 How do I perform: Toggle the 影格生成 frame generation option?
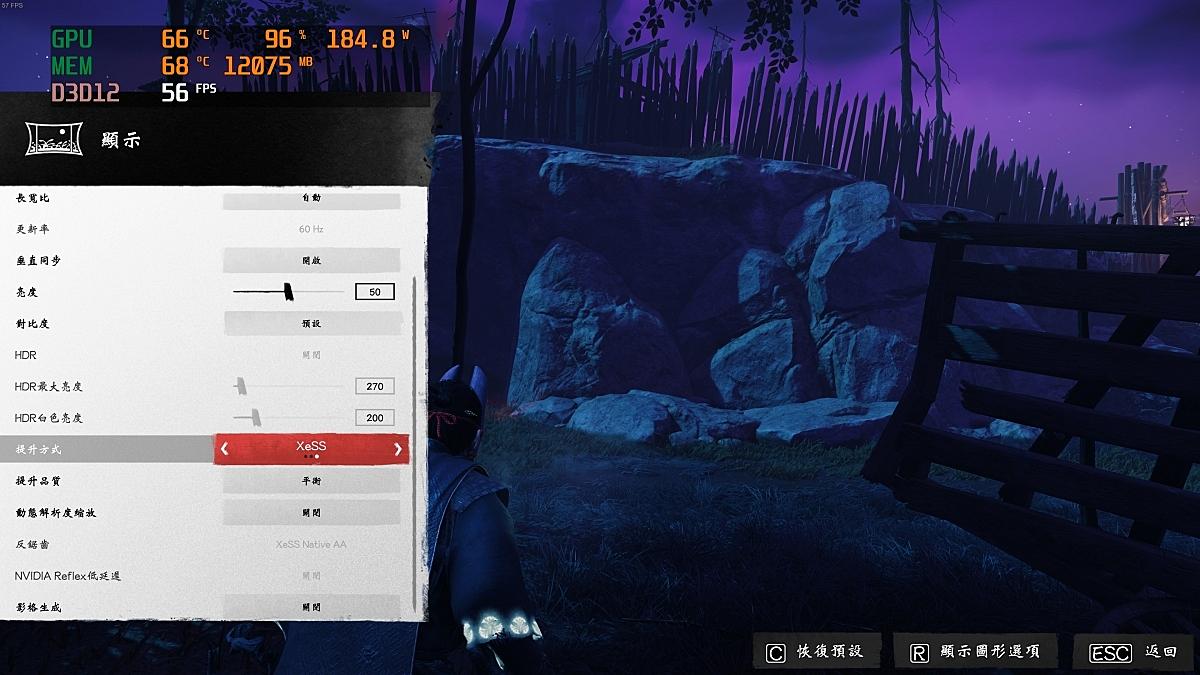pos(311,607)
